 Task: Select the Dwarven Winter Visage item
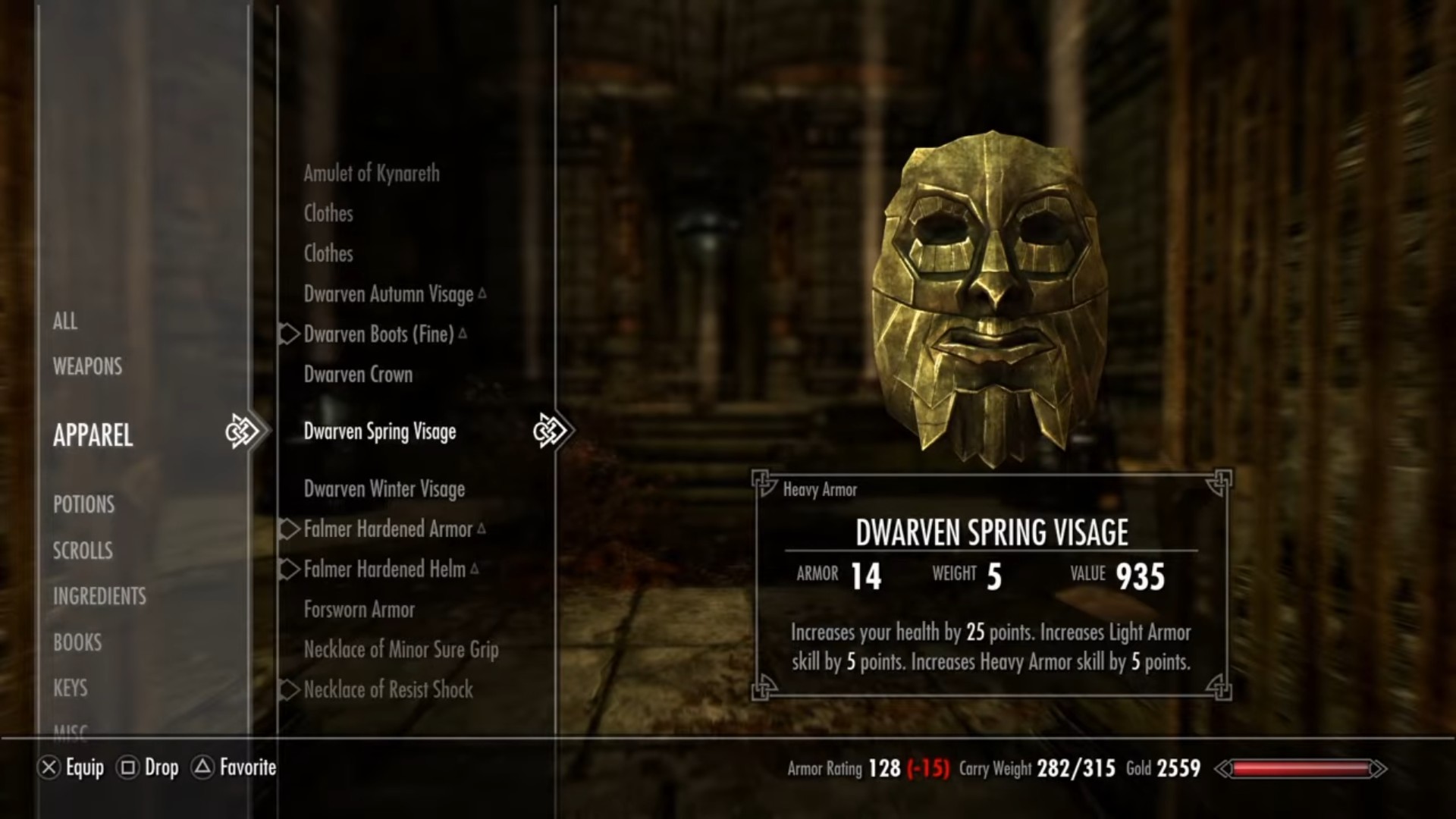point(383,489)
